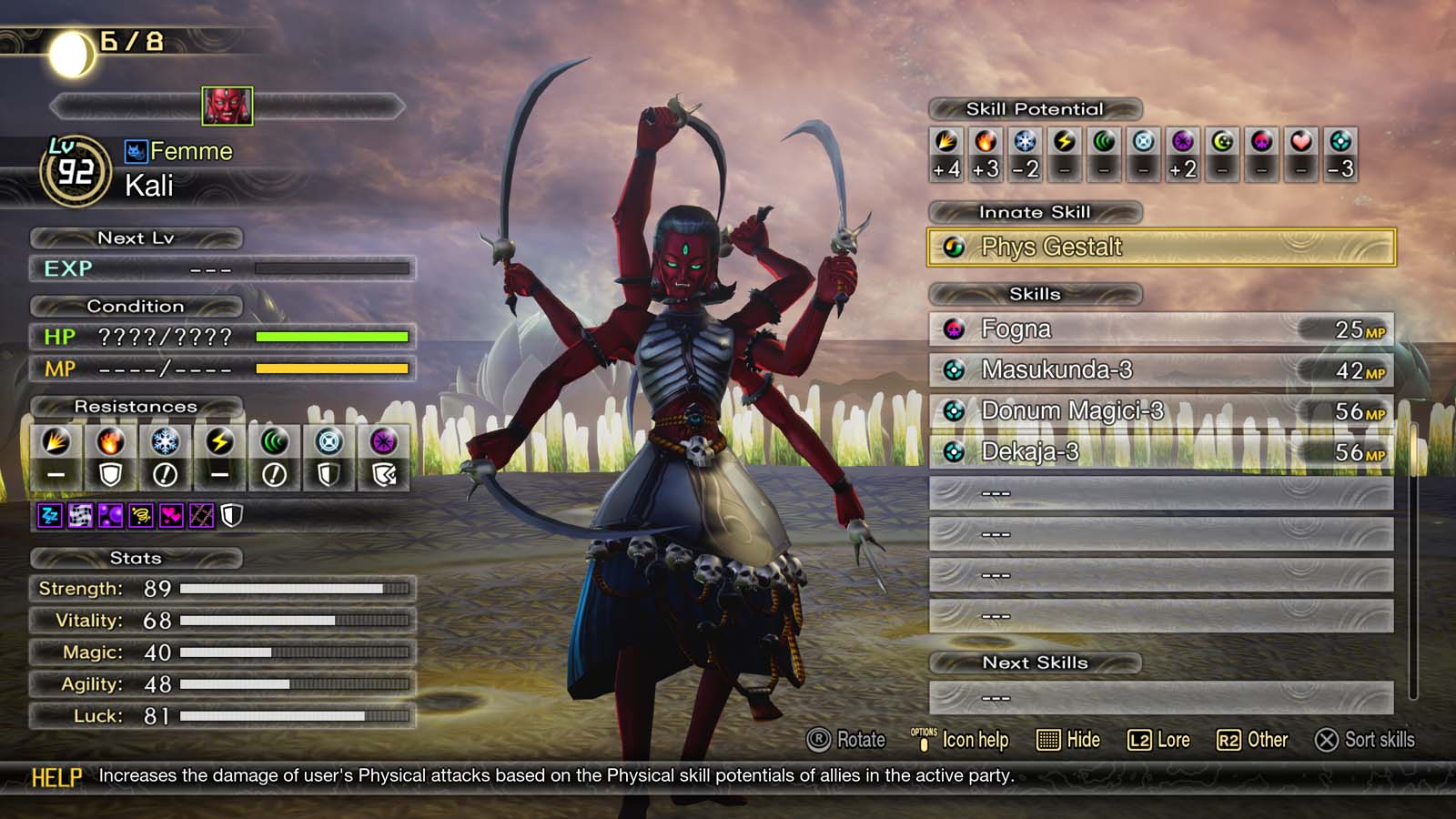This screenshot has height=819, width=1456.
Task: Open the Other options
Action: (1252, 740)
